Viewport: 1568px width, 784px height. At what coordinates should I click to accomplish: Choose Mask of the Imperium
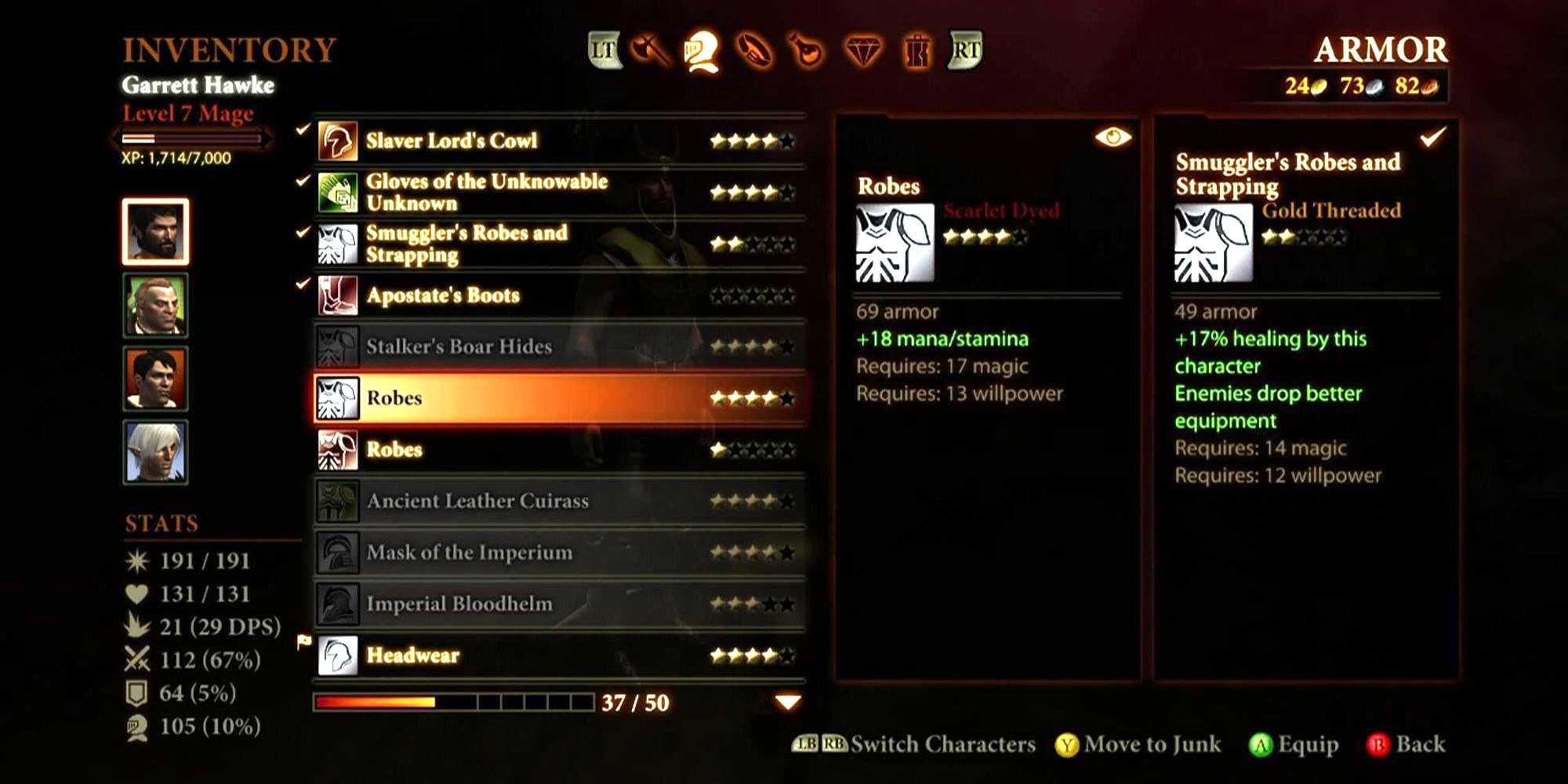[560, 553]
